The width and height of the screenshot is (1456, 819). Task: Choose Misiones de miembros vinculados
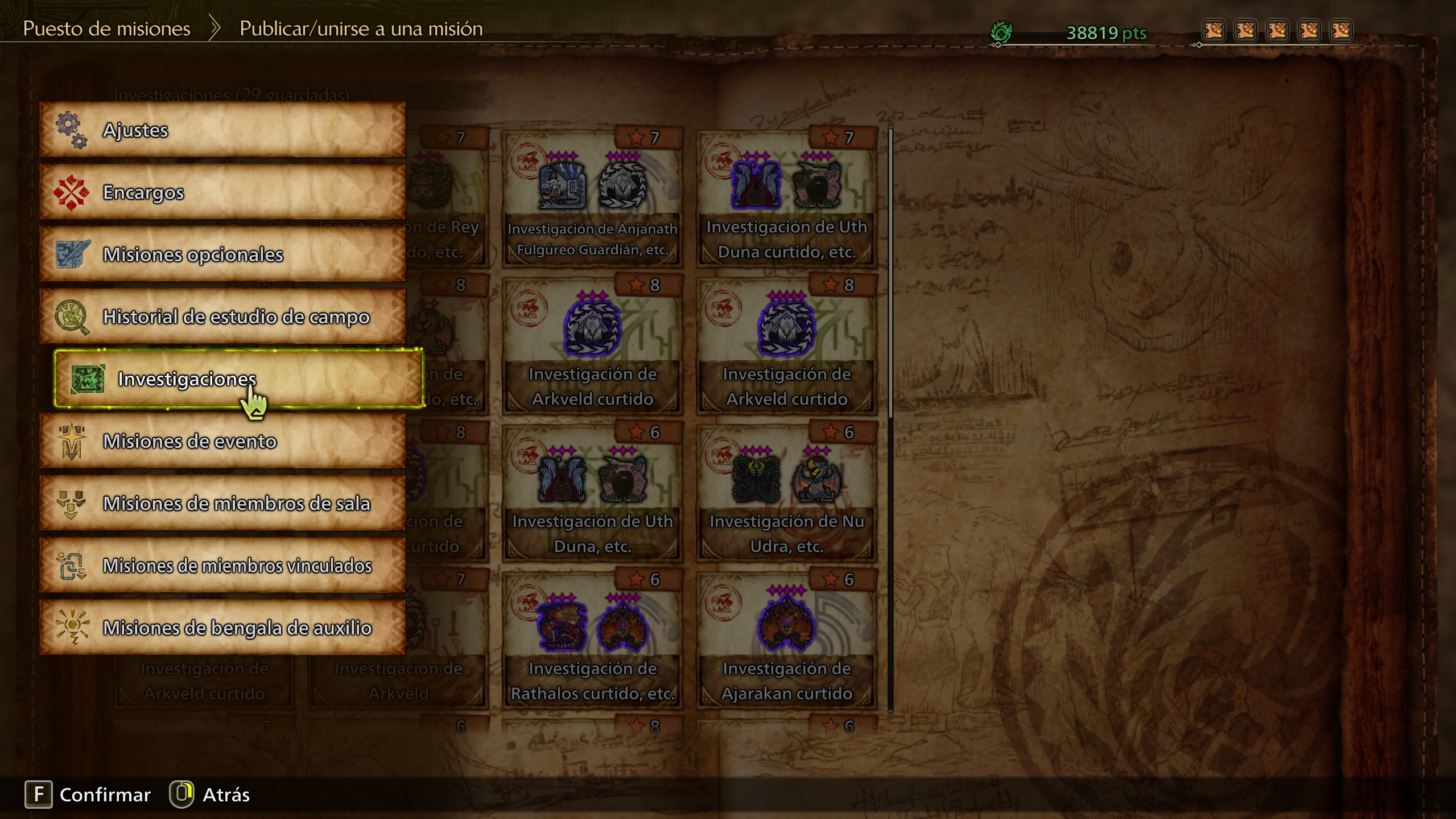222,565
